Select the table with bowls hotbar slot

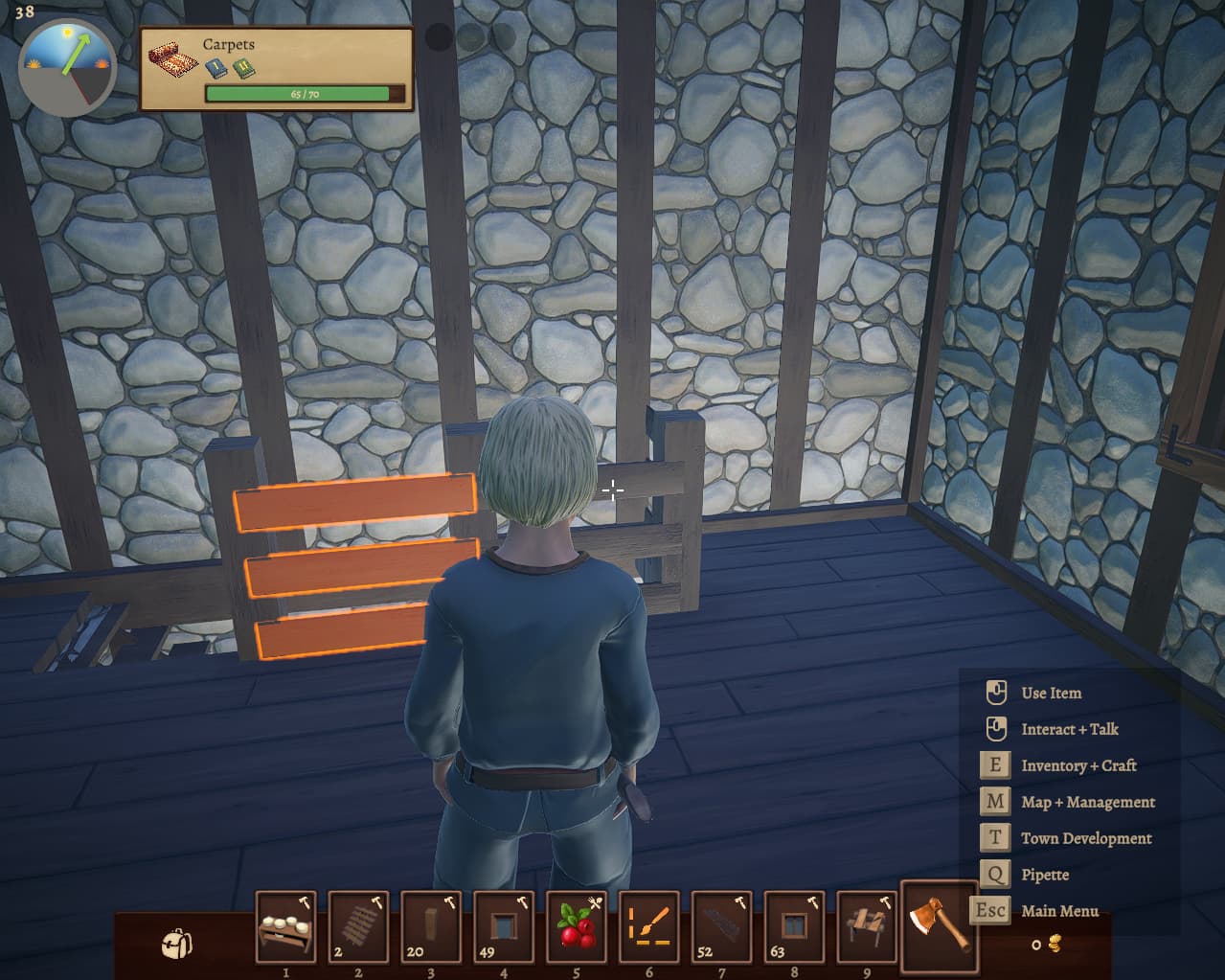[285, 927]
